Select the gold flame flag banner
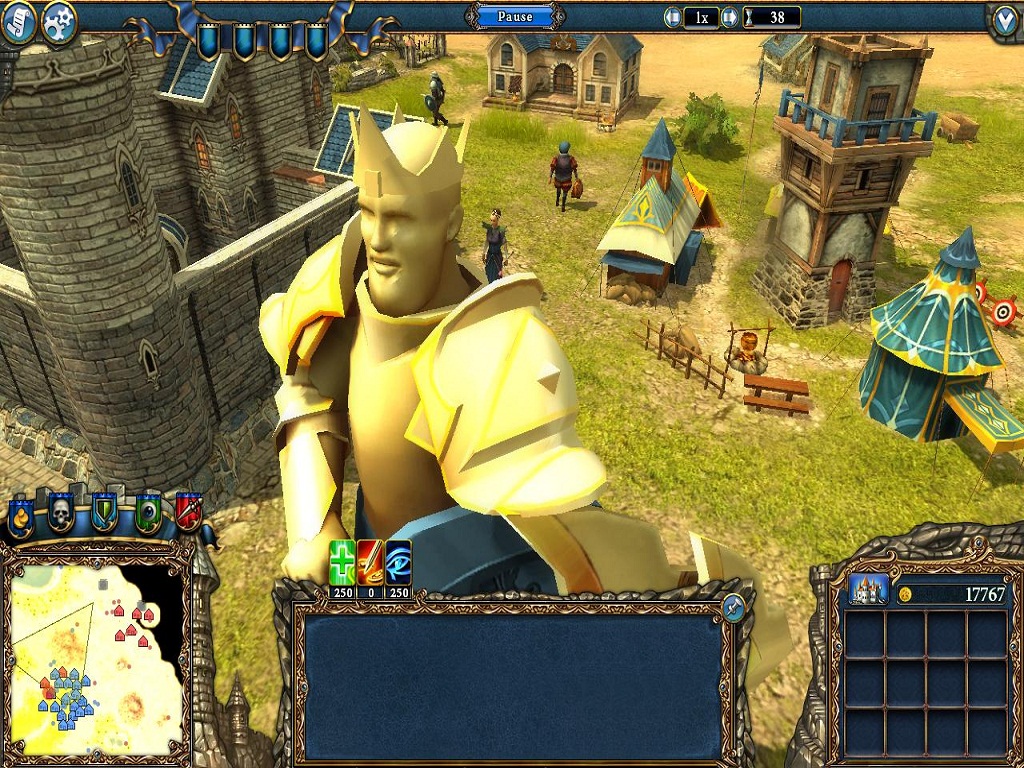The height and width of the screenshot is (768, 1024). tap(21, 517)
